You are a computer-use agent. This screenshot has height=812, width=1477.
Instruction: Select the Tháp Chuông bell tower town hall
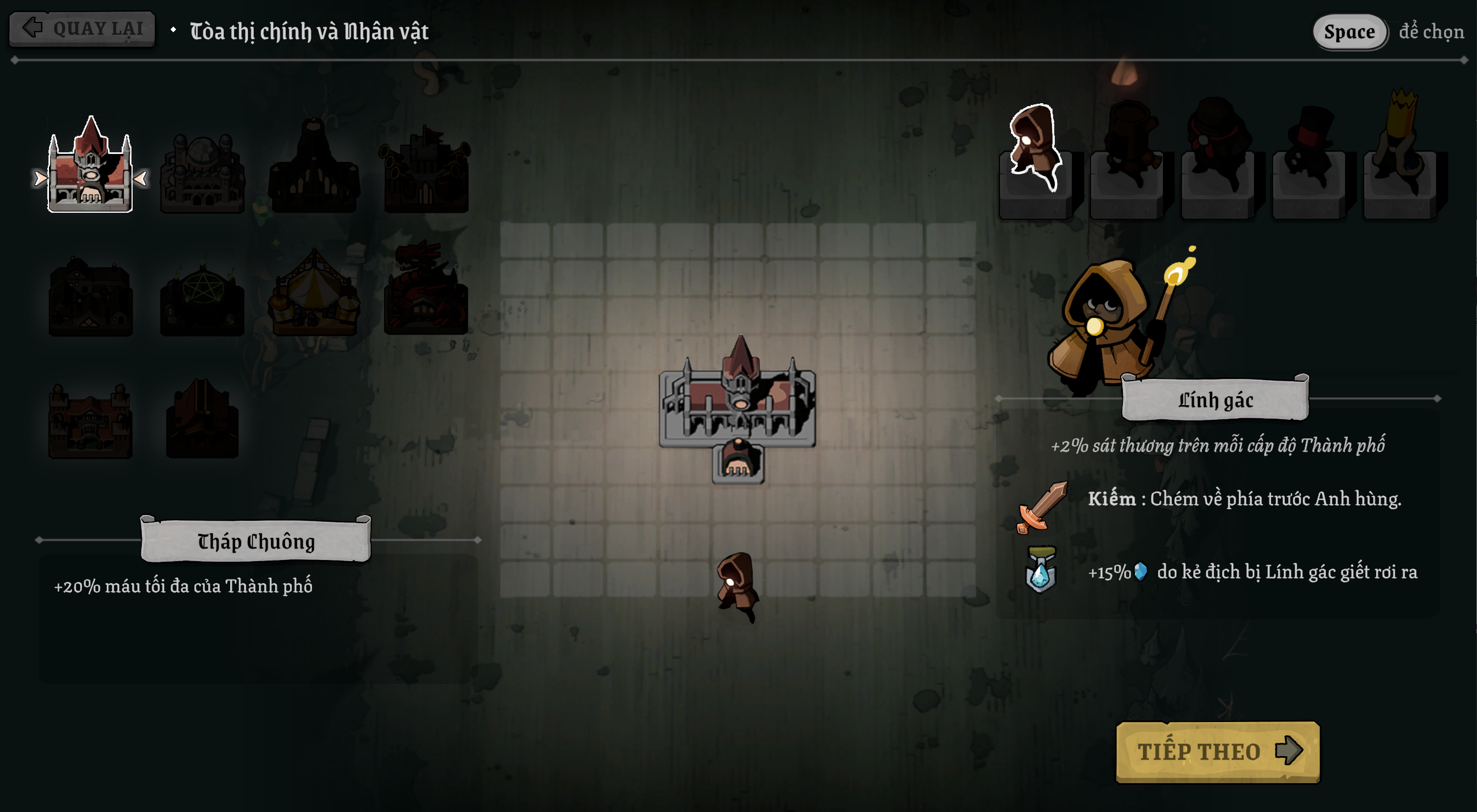[x=90, y=168]
